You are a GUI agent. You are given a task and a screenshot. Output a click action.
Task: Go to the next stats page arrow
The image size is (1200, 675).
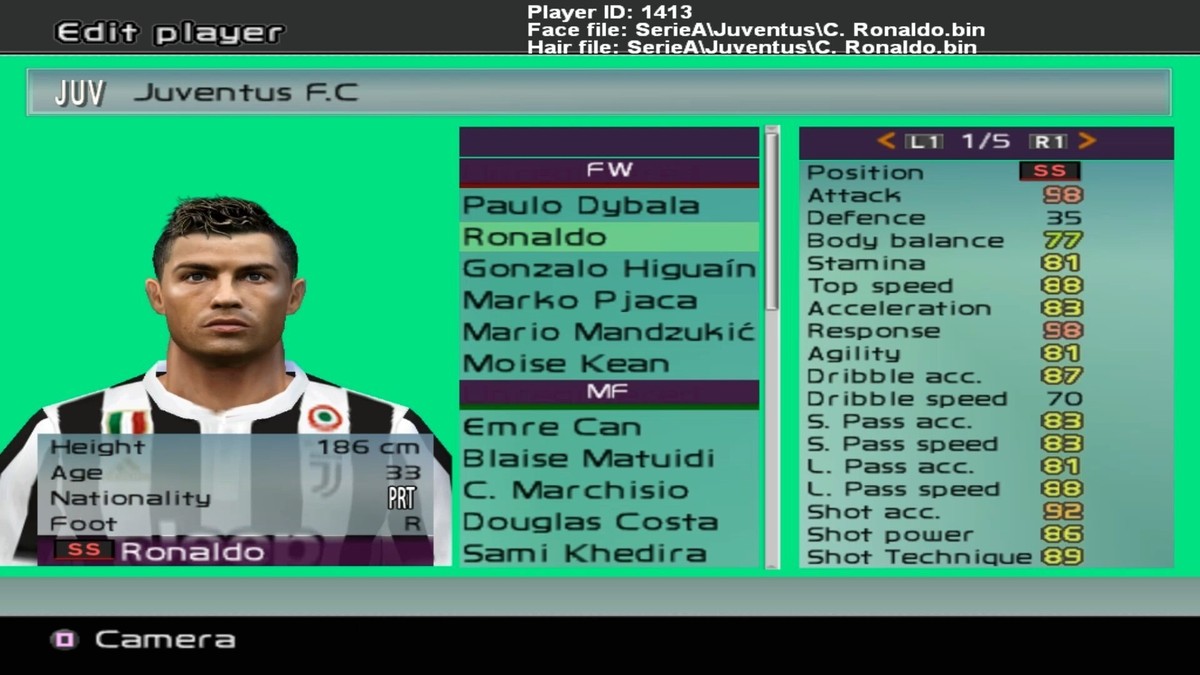point(1087,142)
